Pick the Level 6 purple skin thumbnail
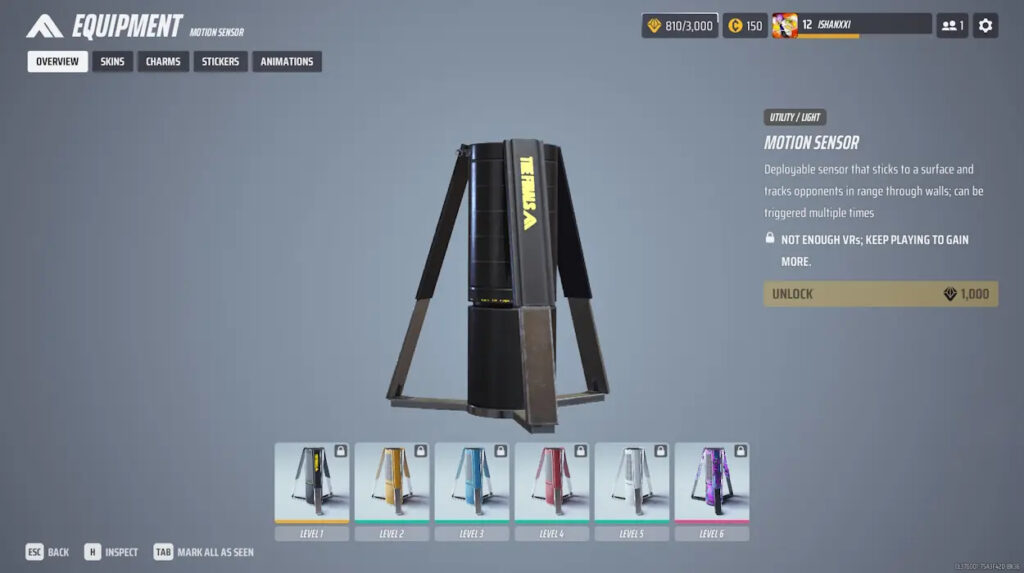This screenshot has height=573, width=1024. click(x=712, y=482)
